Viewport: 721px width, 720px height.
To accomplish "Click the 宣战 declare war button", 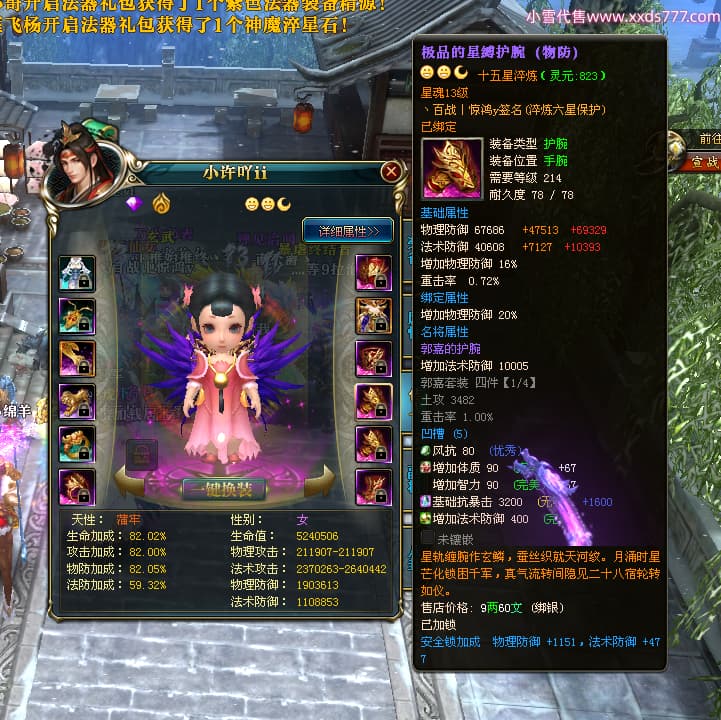I will 704,160.
